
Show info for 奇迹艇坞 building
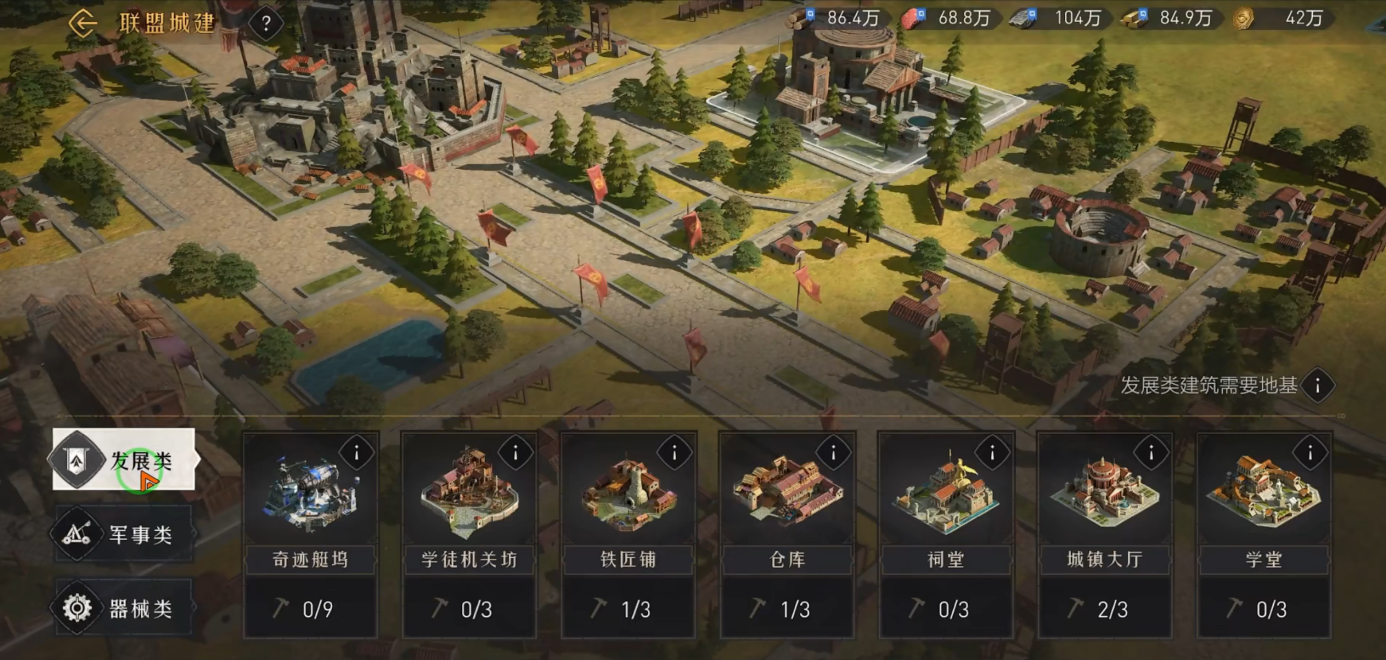pyautogui.click(x=356, y=453)
